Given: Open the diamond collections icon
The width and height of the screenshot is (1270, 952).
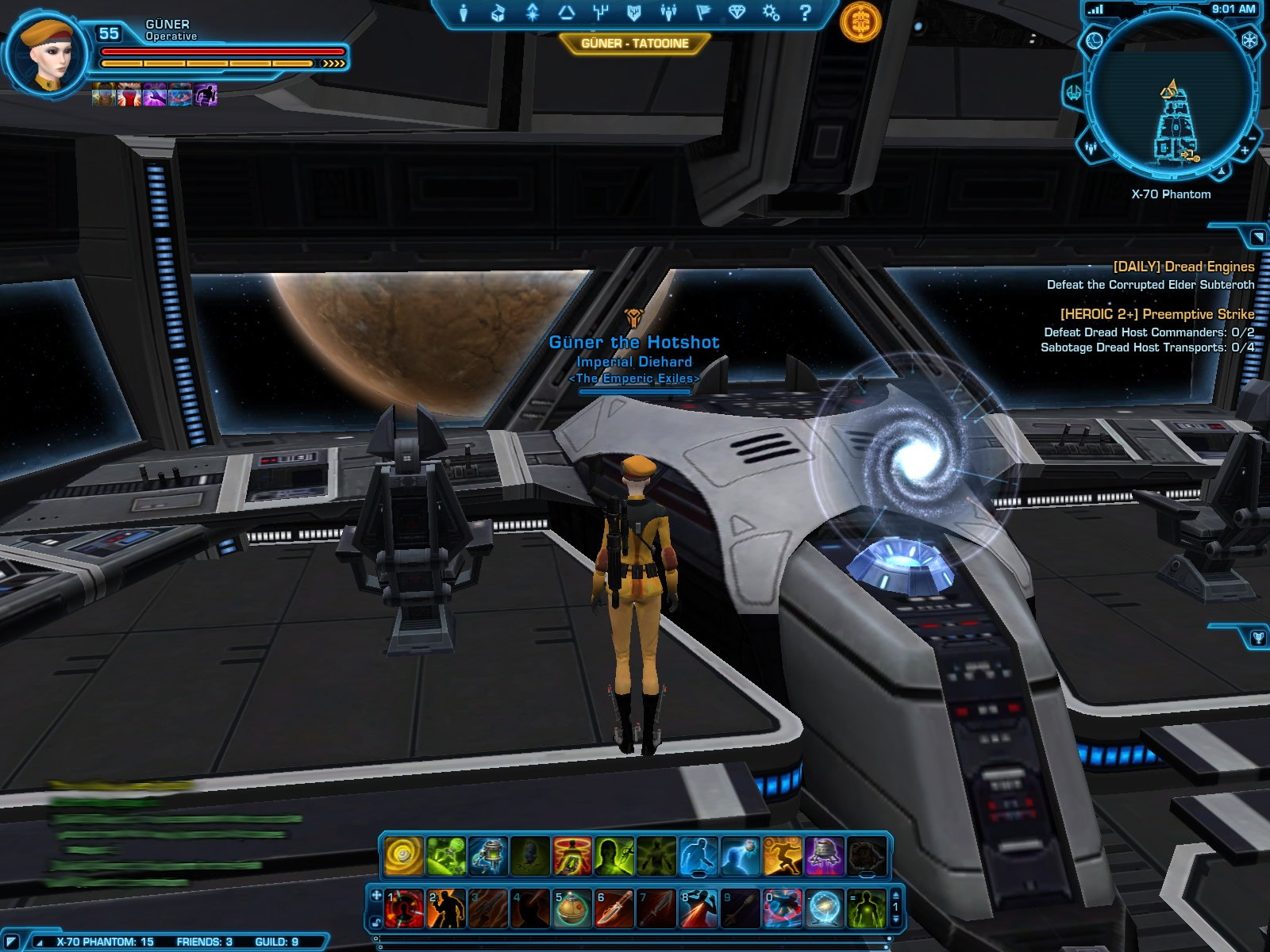Looking at the screenshot, I should (x=737, y=13).
